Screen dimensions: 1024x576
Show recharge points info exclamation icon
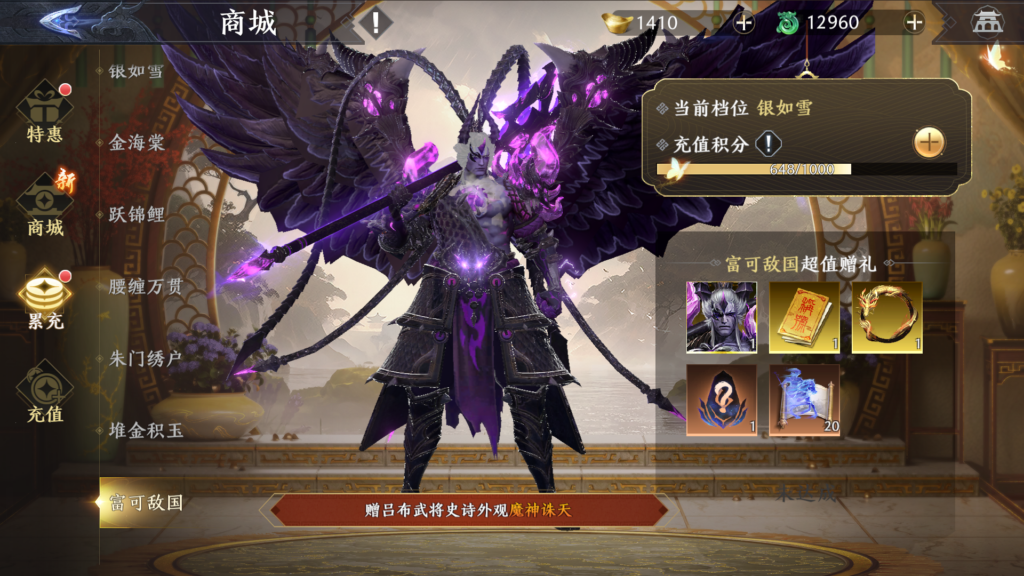[767, 144]
